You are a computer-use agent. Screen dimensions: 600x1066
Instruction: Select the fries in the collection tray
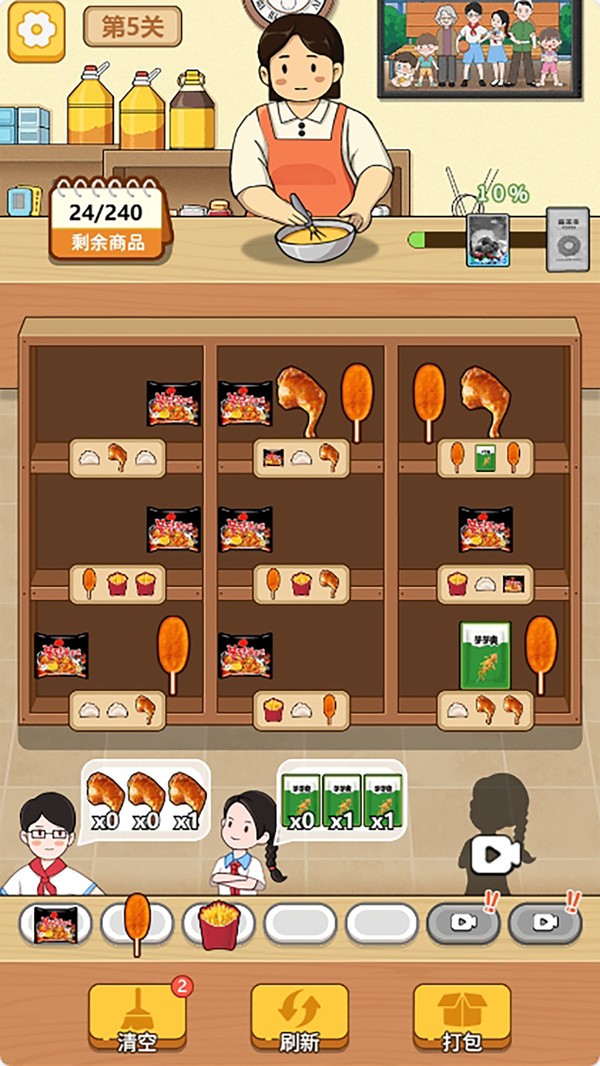(218, 924)
